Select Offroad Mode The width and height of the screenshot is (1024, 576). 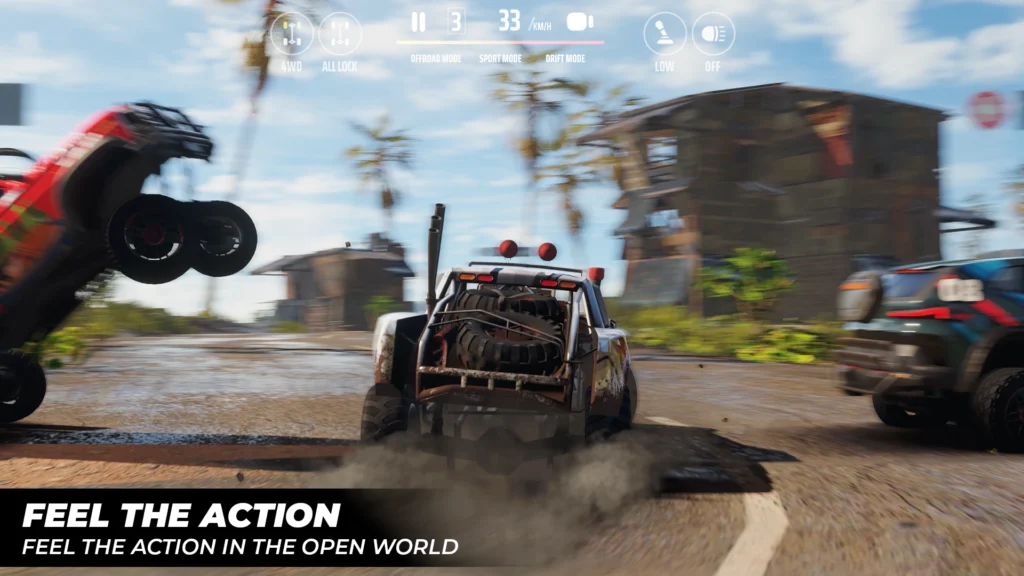435,59
